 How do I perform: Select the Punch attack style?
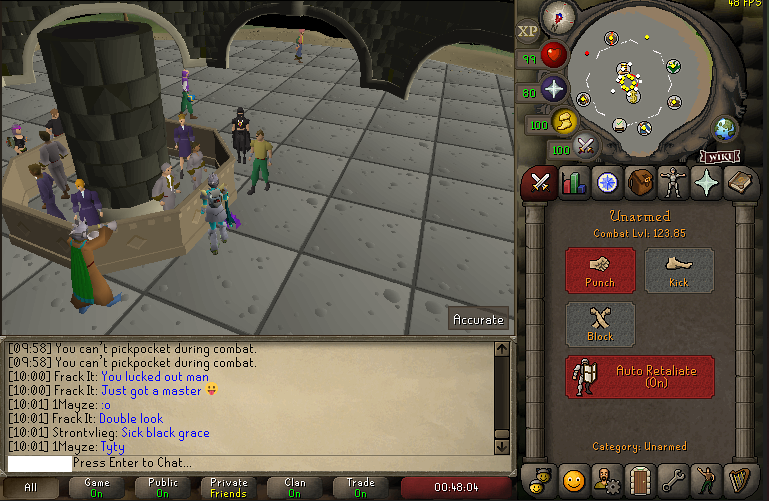(x=600, y=270)
